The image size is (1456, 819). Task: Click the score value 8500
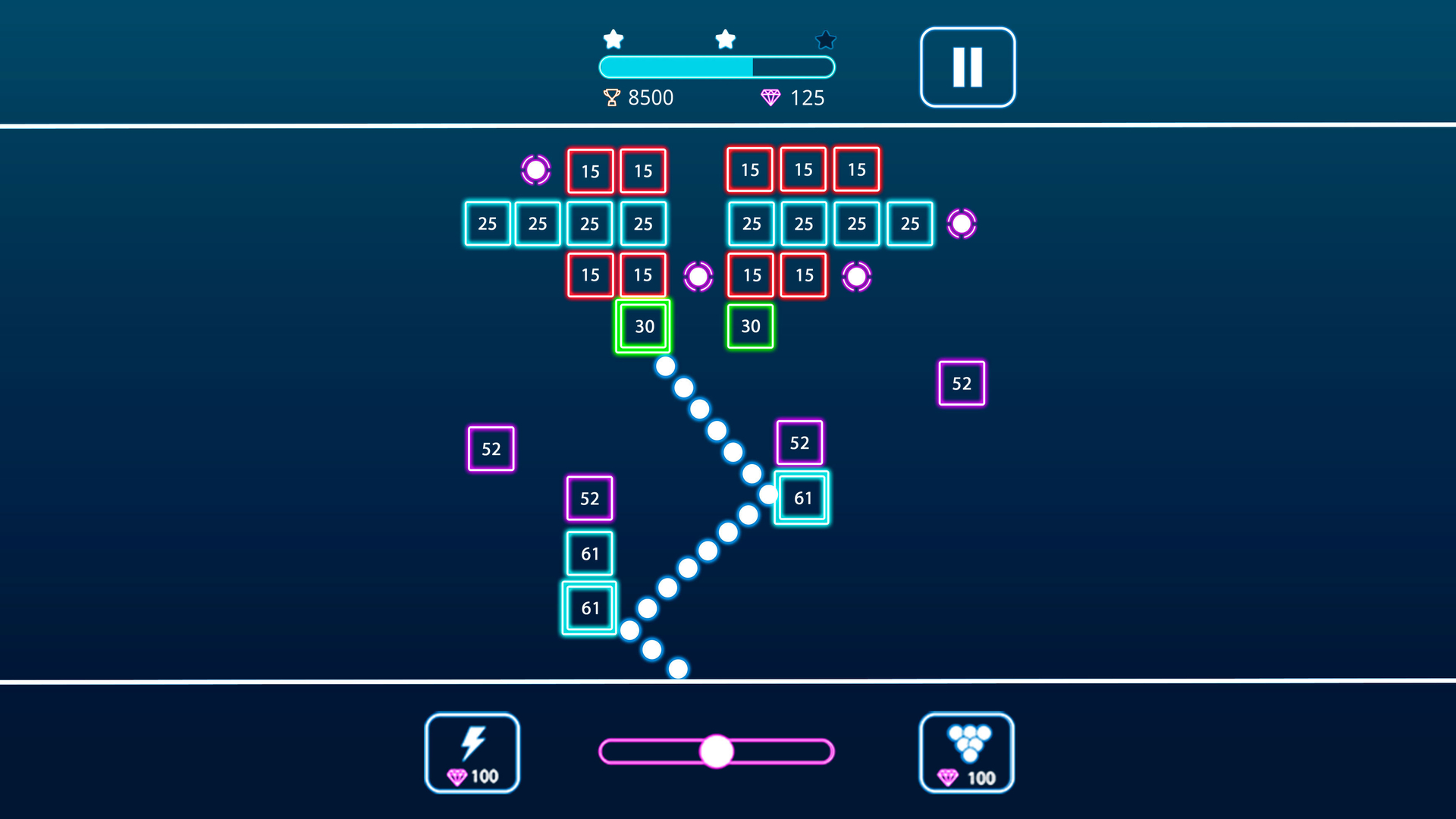pos(651,97)
